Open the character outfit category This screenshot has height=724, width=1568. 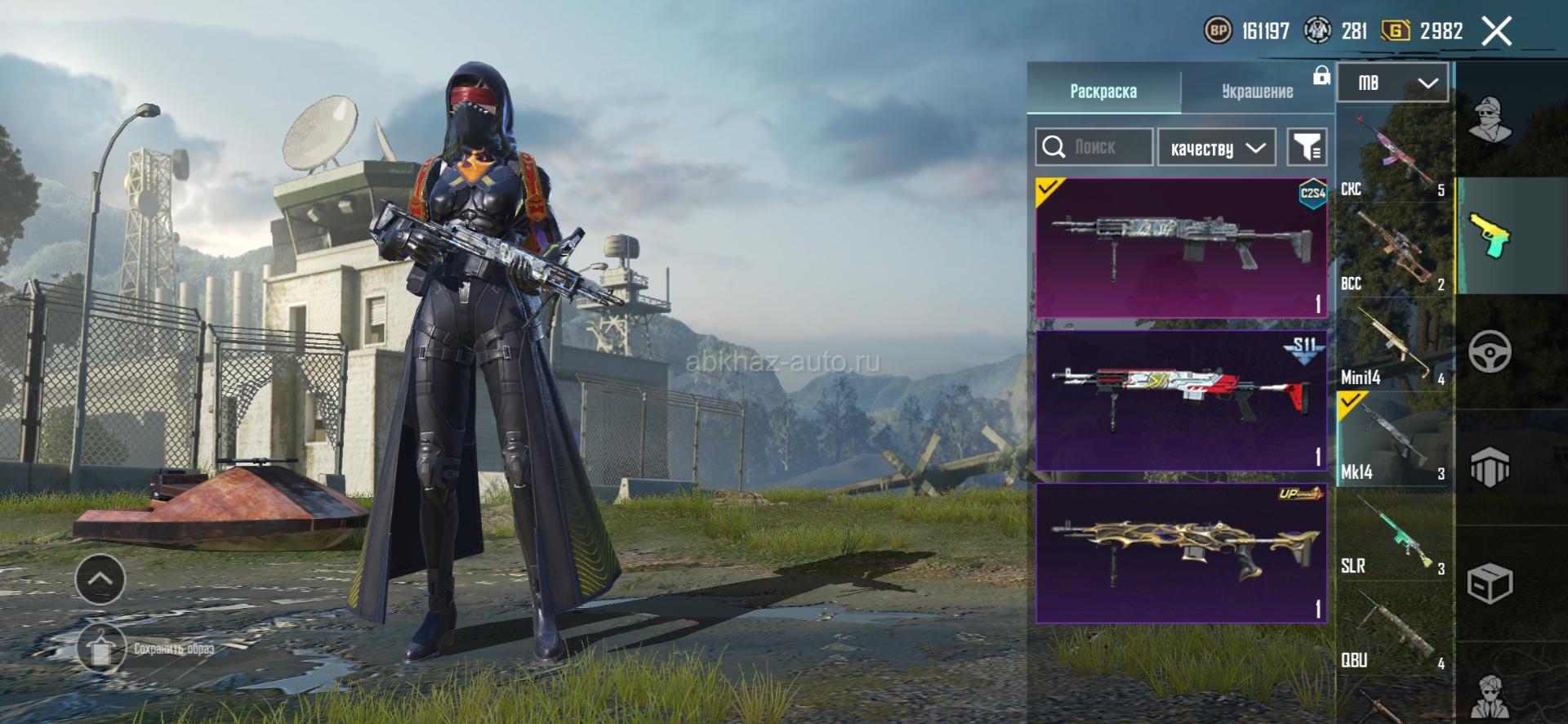[1490, 118]
